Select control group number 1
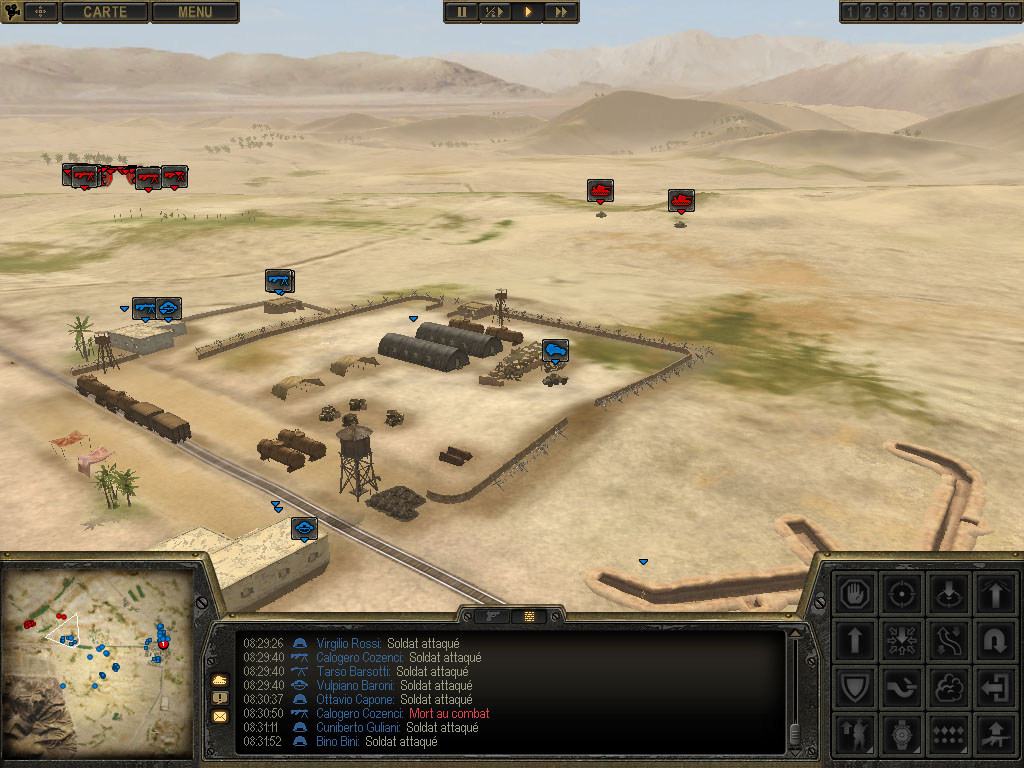The image size is (1024, 768). point(850,12)
